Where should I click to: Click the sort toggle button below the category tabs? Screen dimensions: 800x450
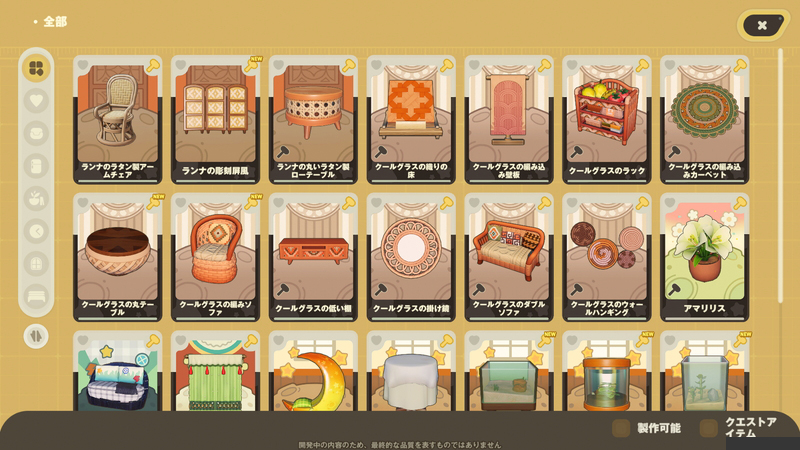[36, 336]
